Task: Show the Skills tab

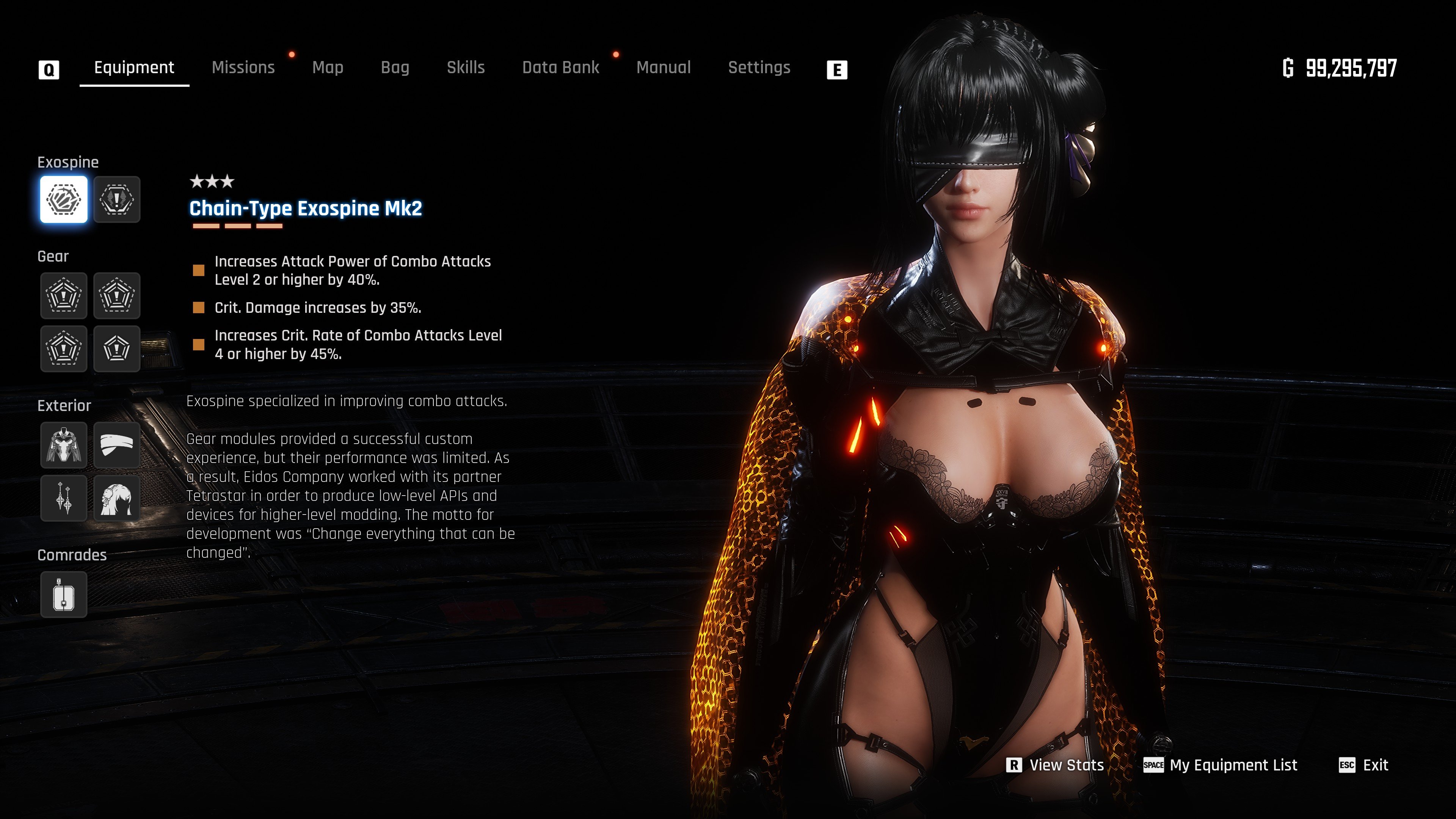Action: click(x=466, y=68)
